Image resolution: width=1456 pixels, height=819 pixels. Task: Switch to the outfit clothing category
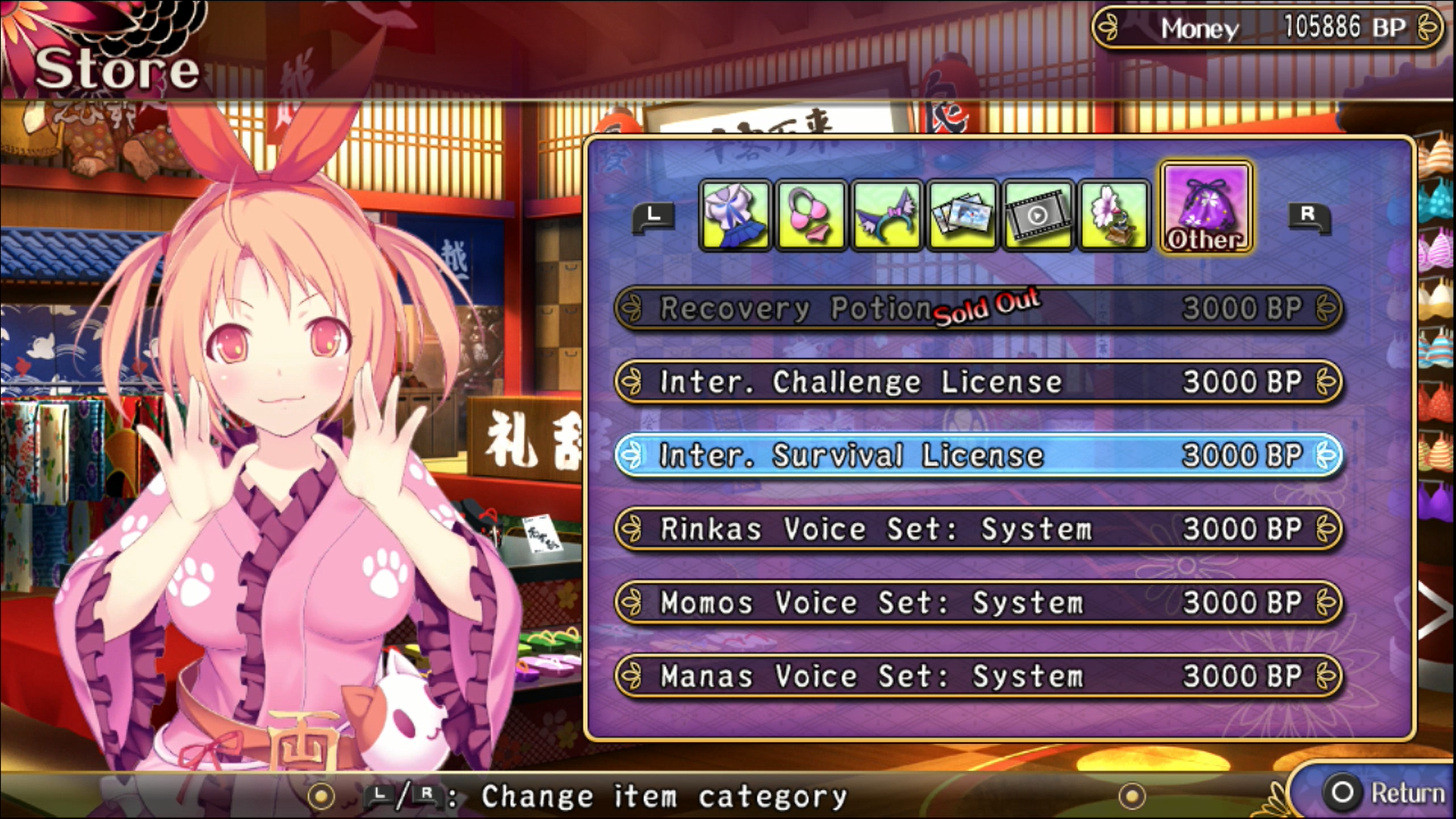tap(735, 215)
